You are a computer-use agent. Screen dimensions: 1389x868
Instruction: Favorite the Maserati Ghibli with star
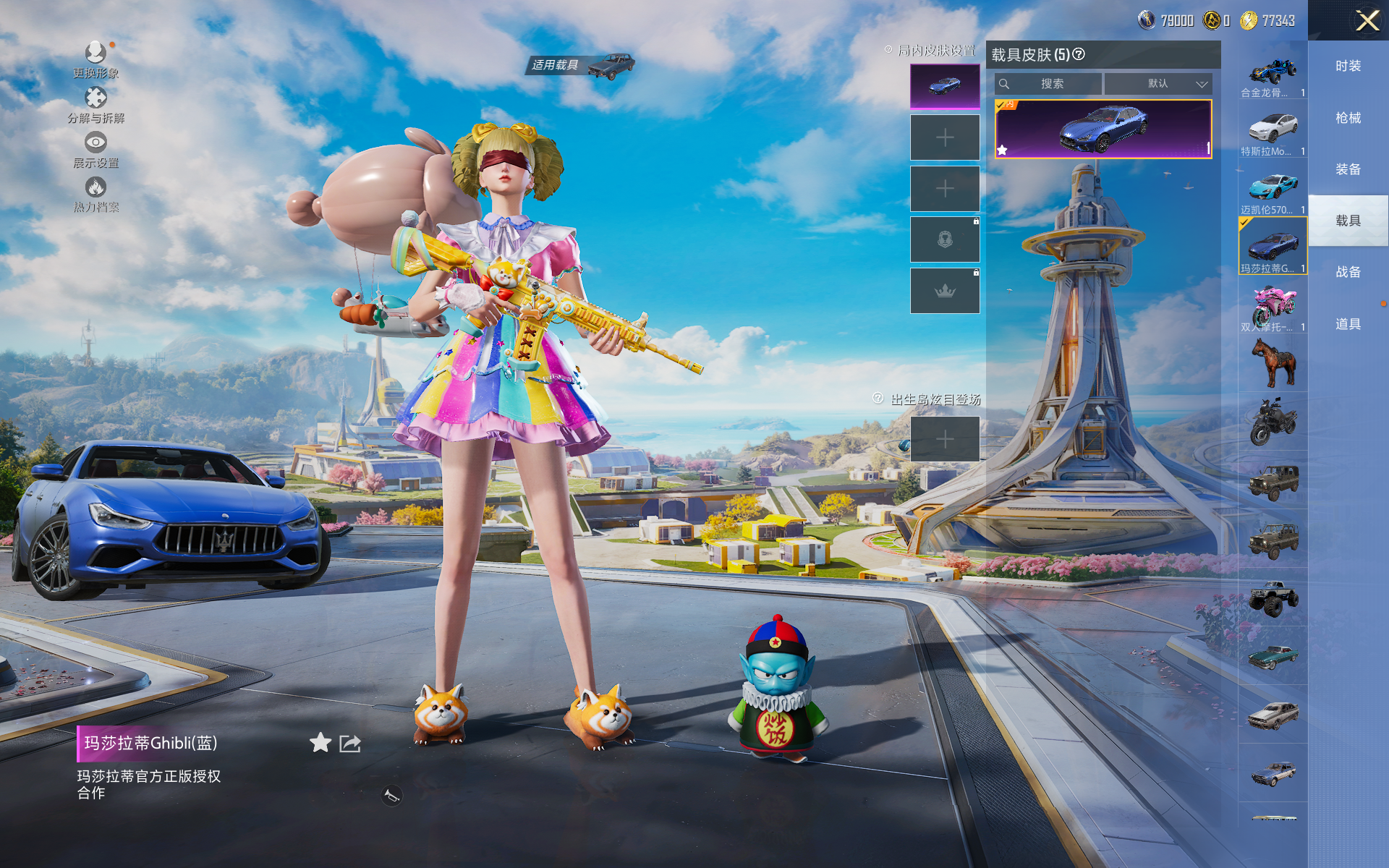(x=320, y=743)
